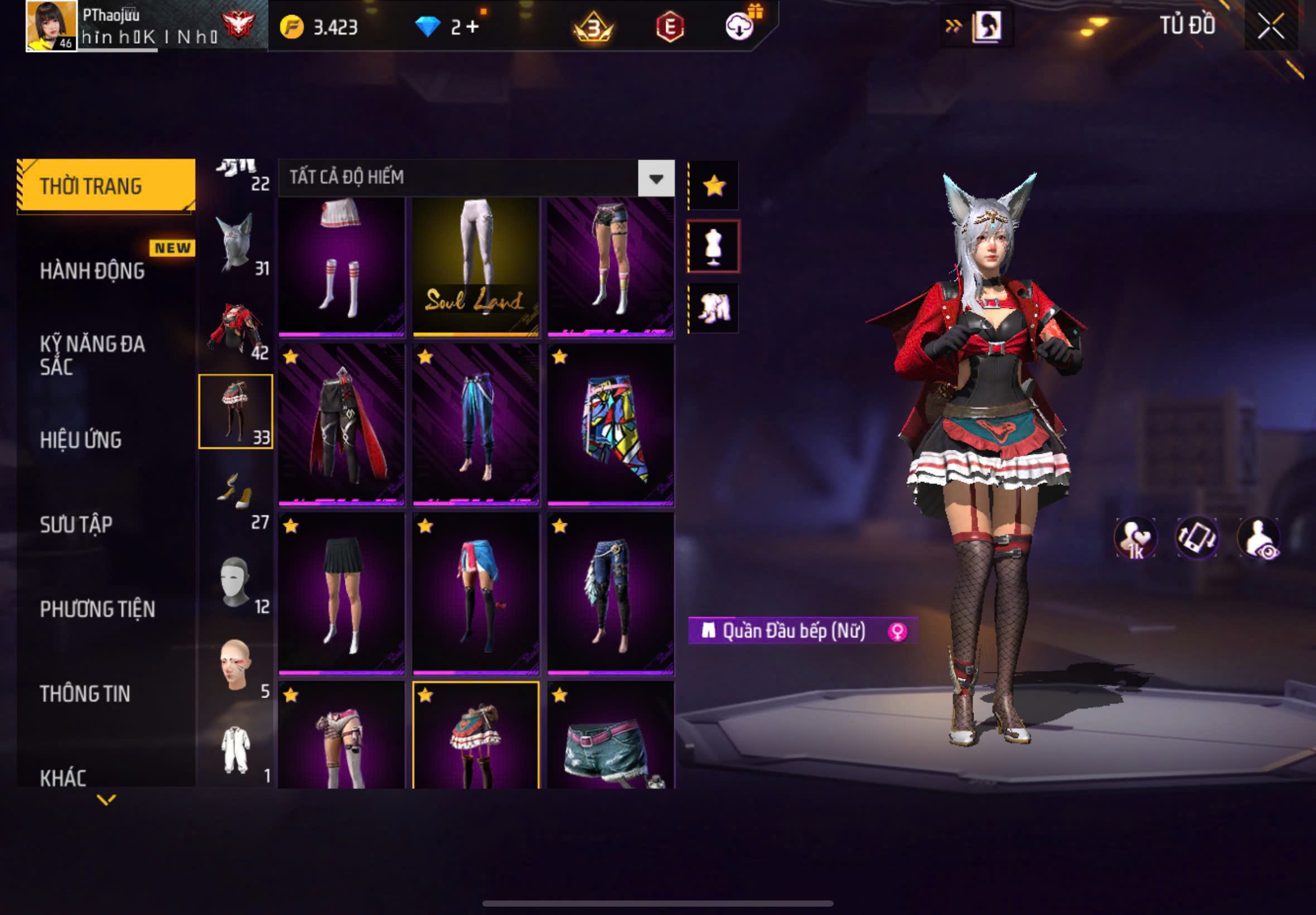Viewport: 1316px width, 915px height.
Task: Choose the Soul Land white pants
Action: 476,267
